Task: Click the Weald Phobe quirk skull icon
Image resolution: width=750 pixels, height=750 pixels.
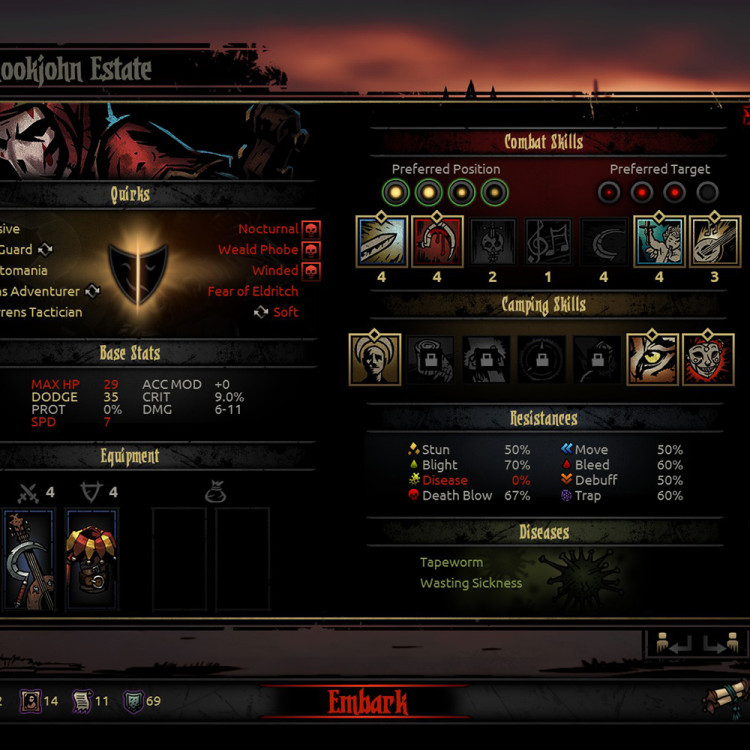Action: click(311, 250)
